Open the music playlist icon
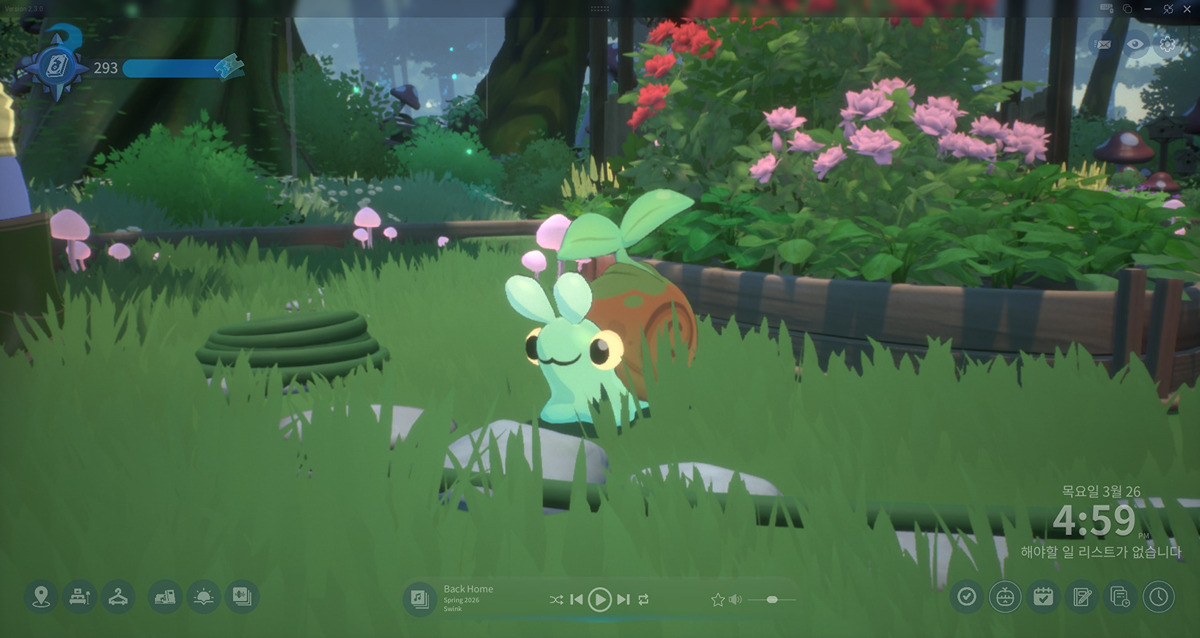Viewport: 1200px width, 638px height. [x=419, y=599]
